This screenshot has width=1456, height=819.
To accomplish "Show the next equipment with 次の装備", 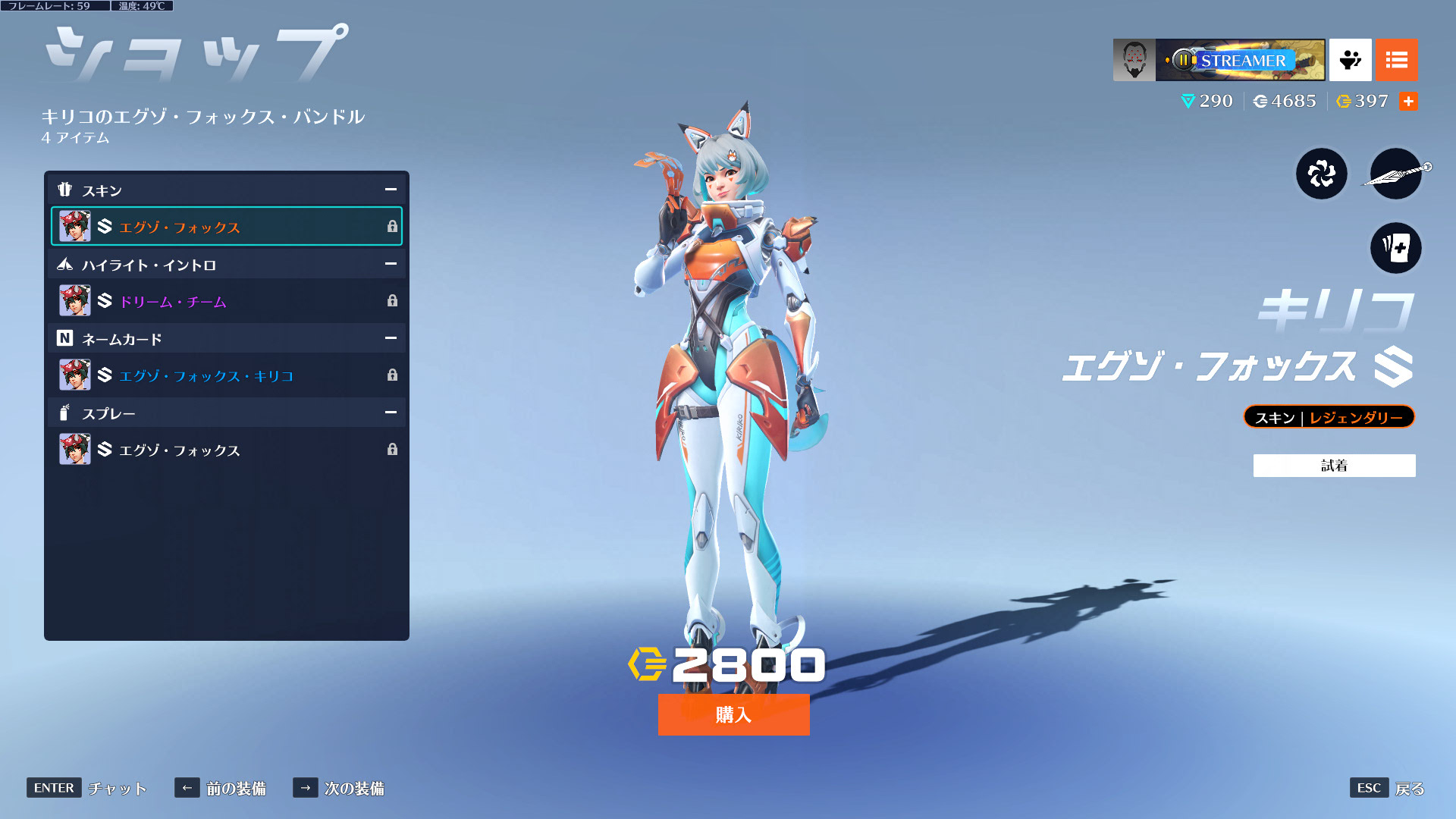I will click(339, 789).
